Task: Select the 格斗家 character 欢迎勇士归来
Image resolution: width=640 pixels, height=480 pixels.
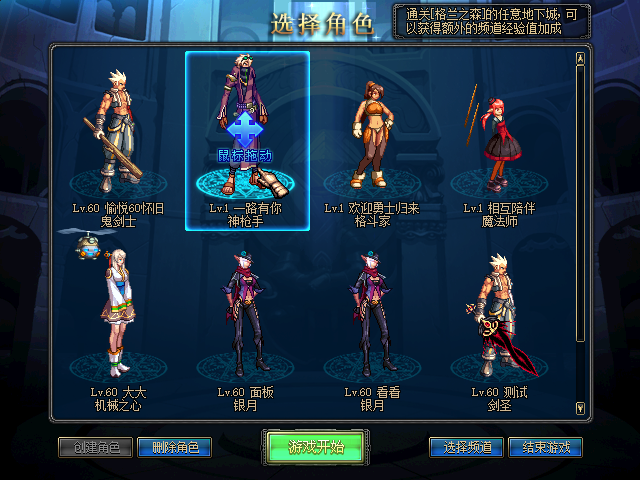Action: [369, 140]
